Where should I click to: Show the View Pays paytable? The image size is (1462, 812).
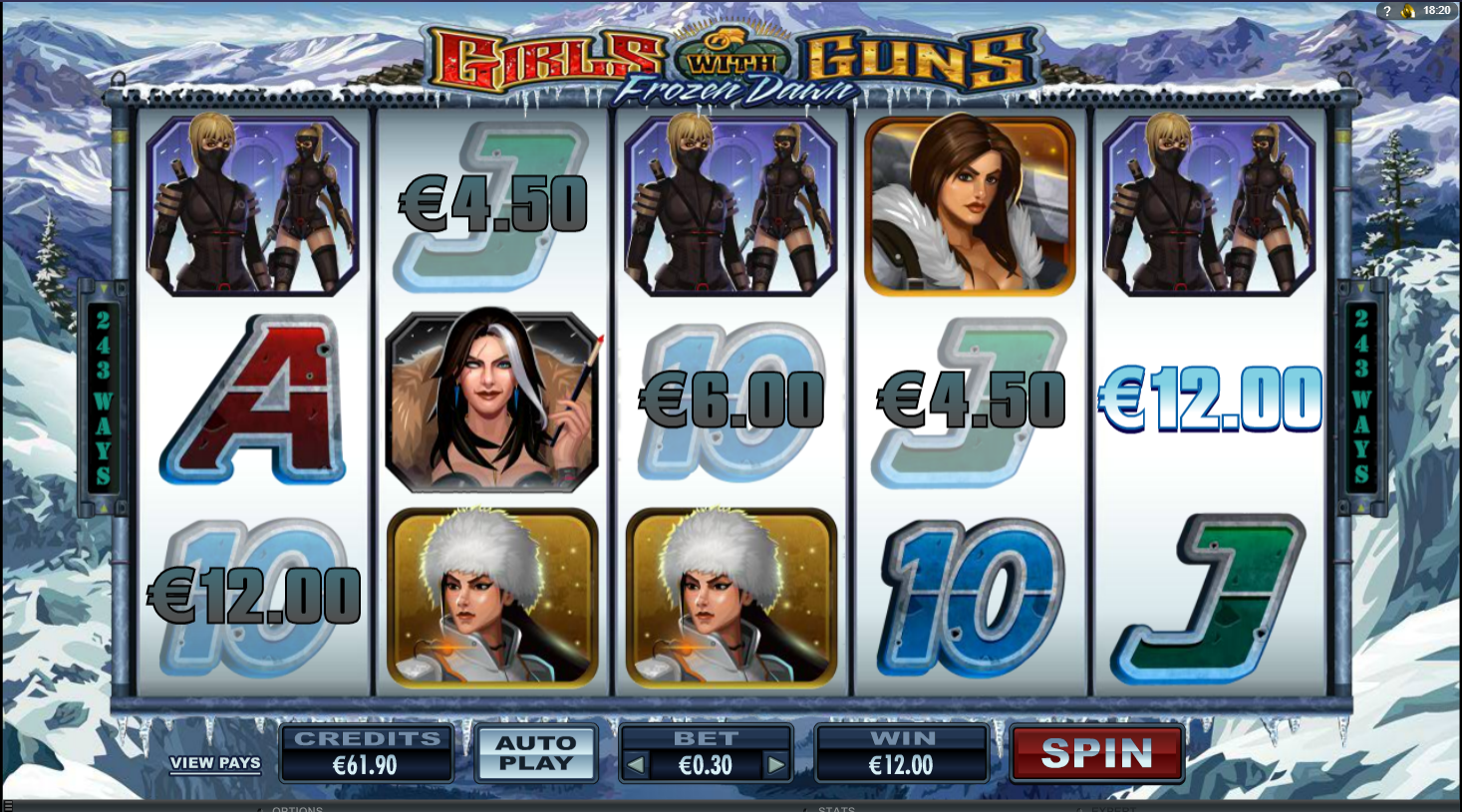click(x=215, y=763)
